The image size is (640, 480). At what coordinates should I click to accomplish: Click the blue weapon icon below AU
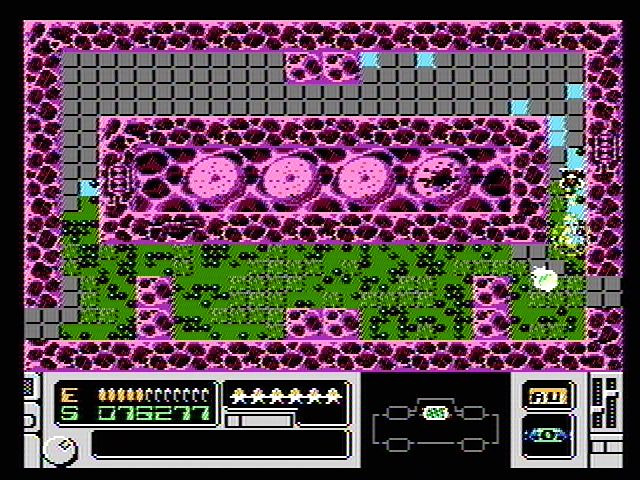click(547, 437)
